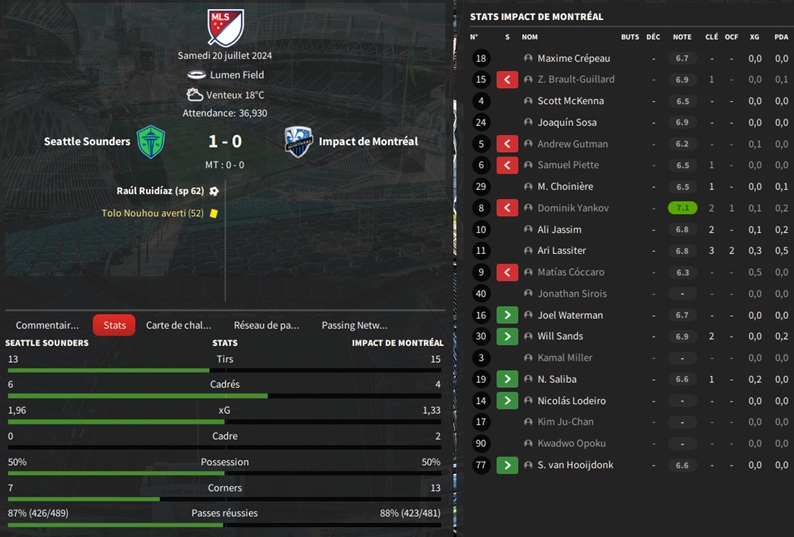This screenshot has width=794, height=537.
Task: Select Nicolás Lodeiro's row
Action: 571,401
